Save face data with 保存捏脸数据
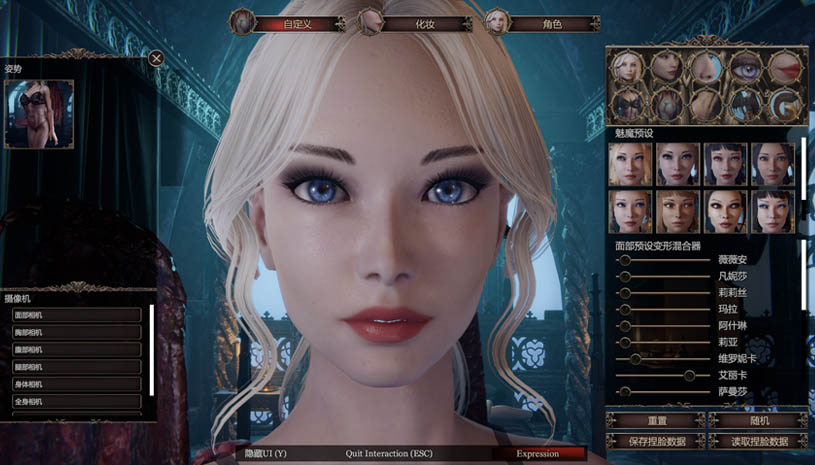This screenshot has width=815, height=465. pos(656,441)
